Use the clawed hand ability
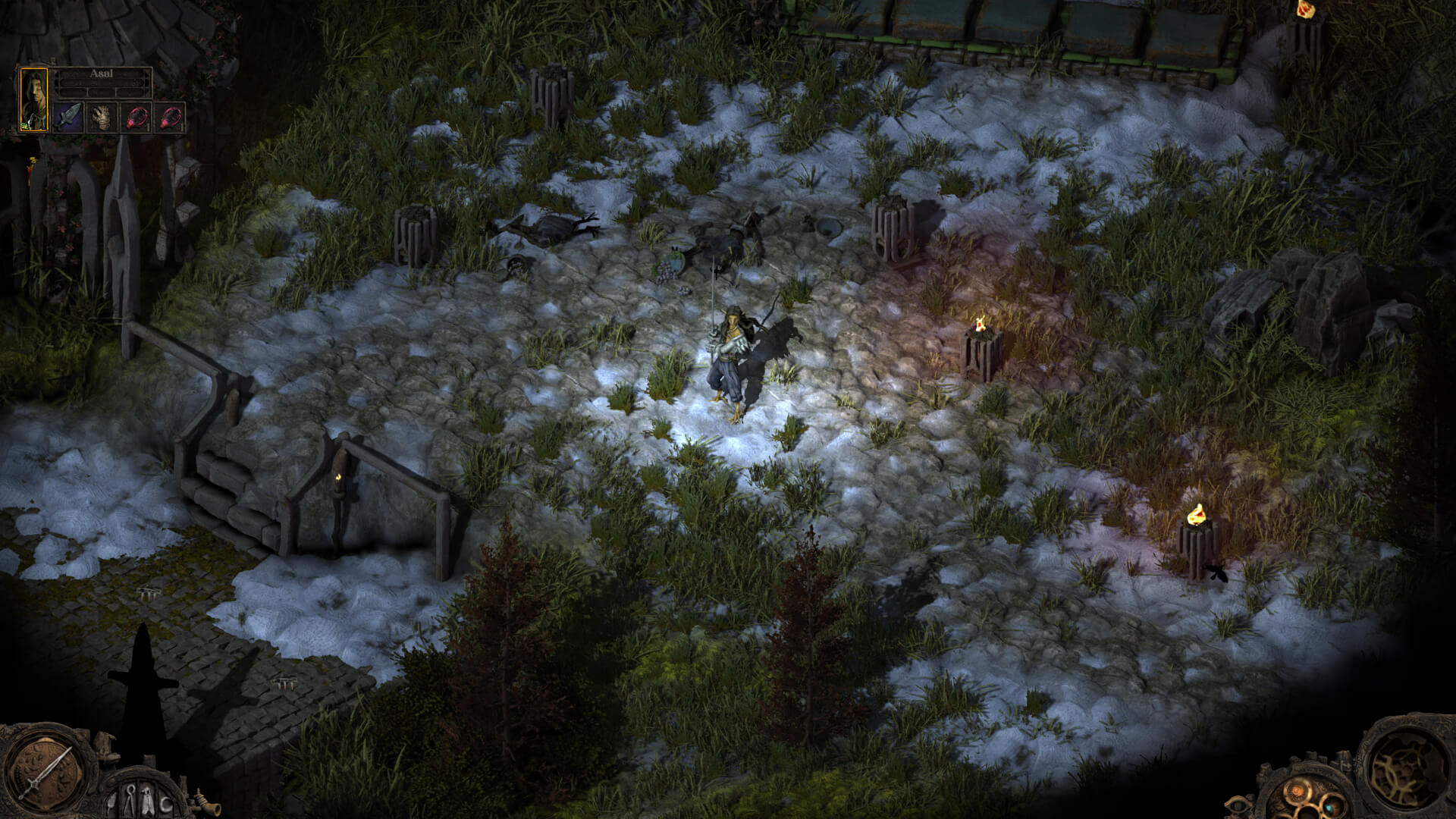The width and height of the screenshot is (1456, 819). coord(102,118)
